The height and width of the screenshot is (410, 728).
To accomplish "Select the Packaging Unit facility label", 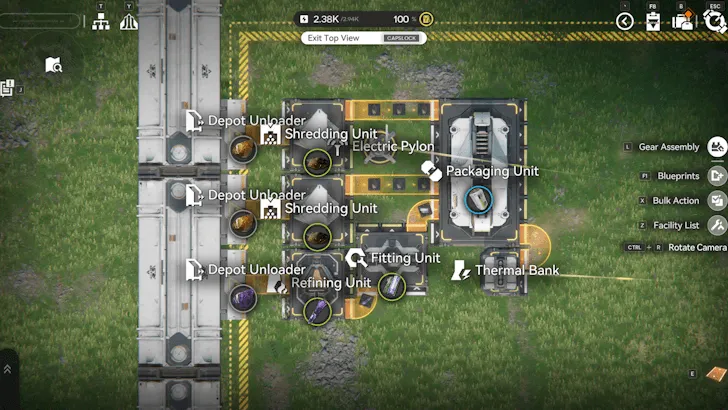I will point(491,171).
